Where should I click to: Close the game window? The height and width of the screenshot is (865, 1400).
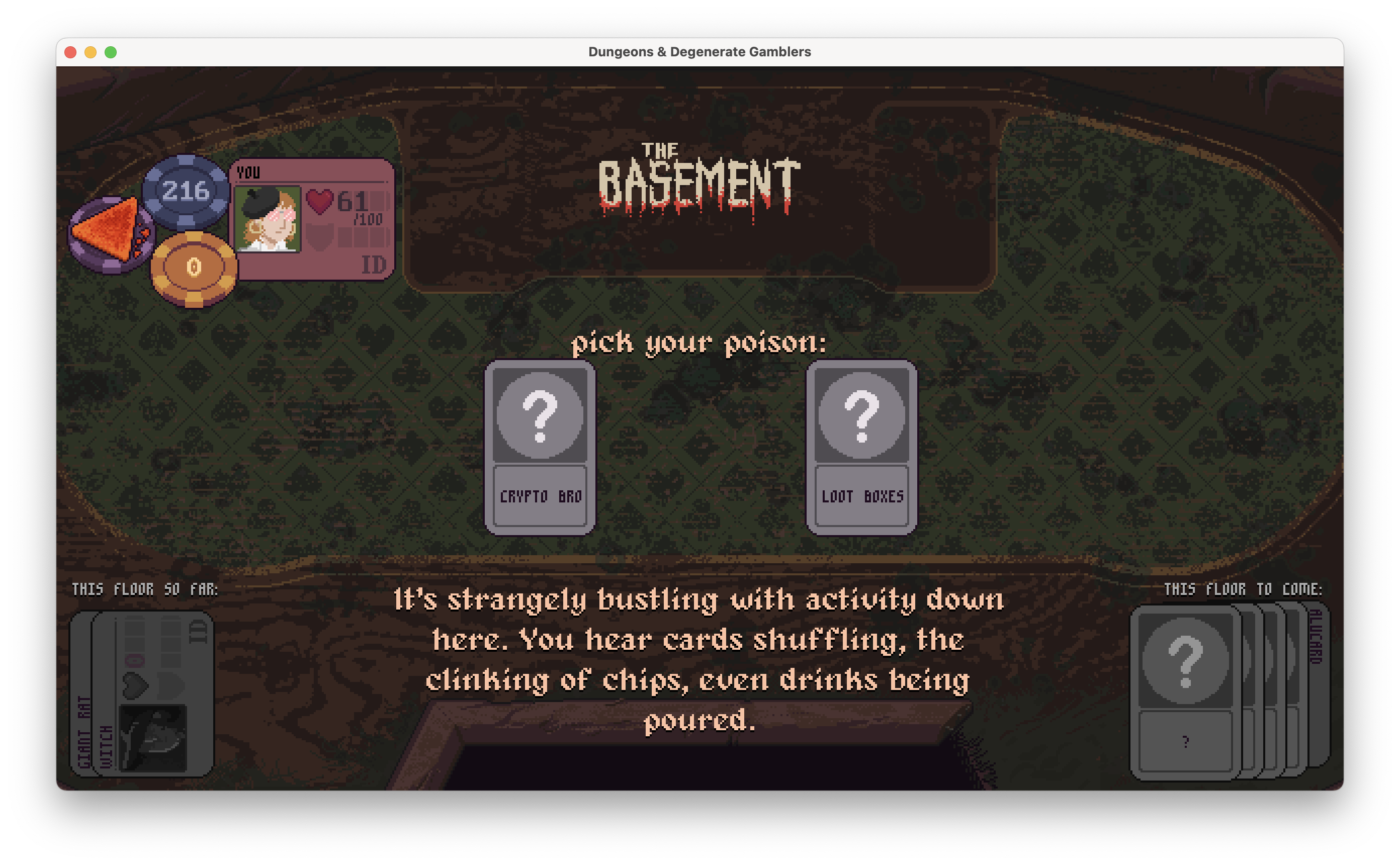pyautogui.click(x=71, y=52)
